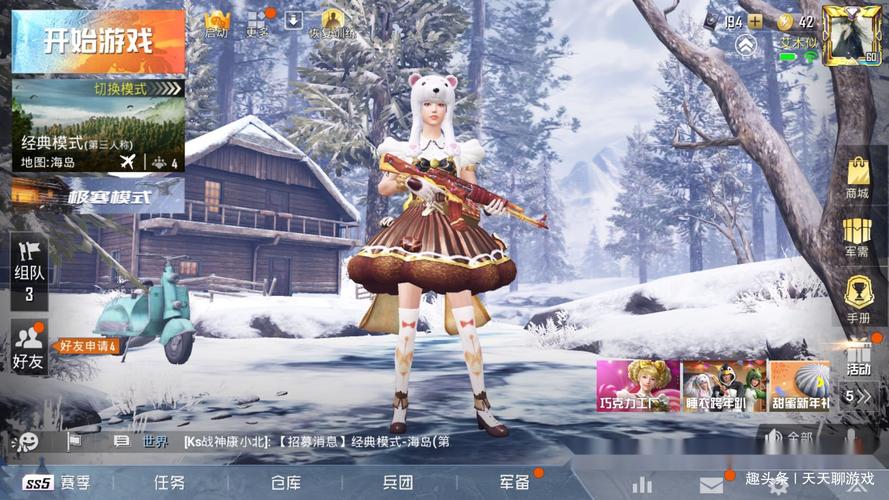Viewport: 889px width, 500px height.
Task: Switch to the 赛季 season tab
Action: pos(58,483)
